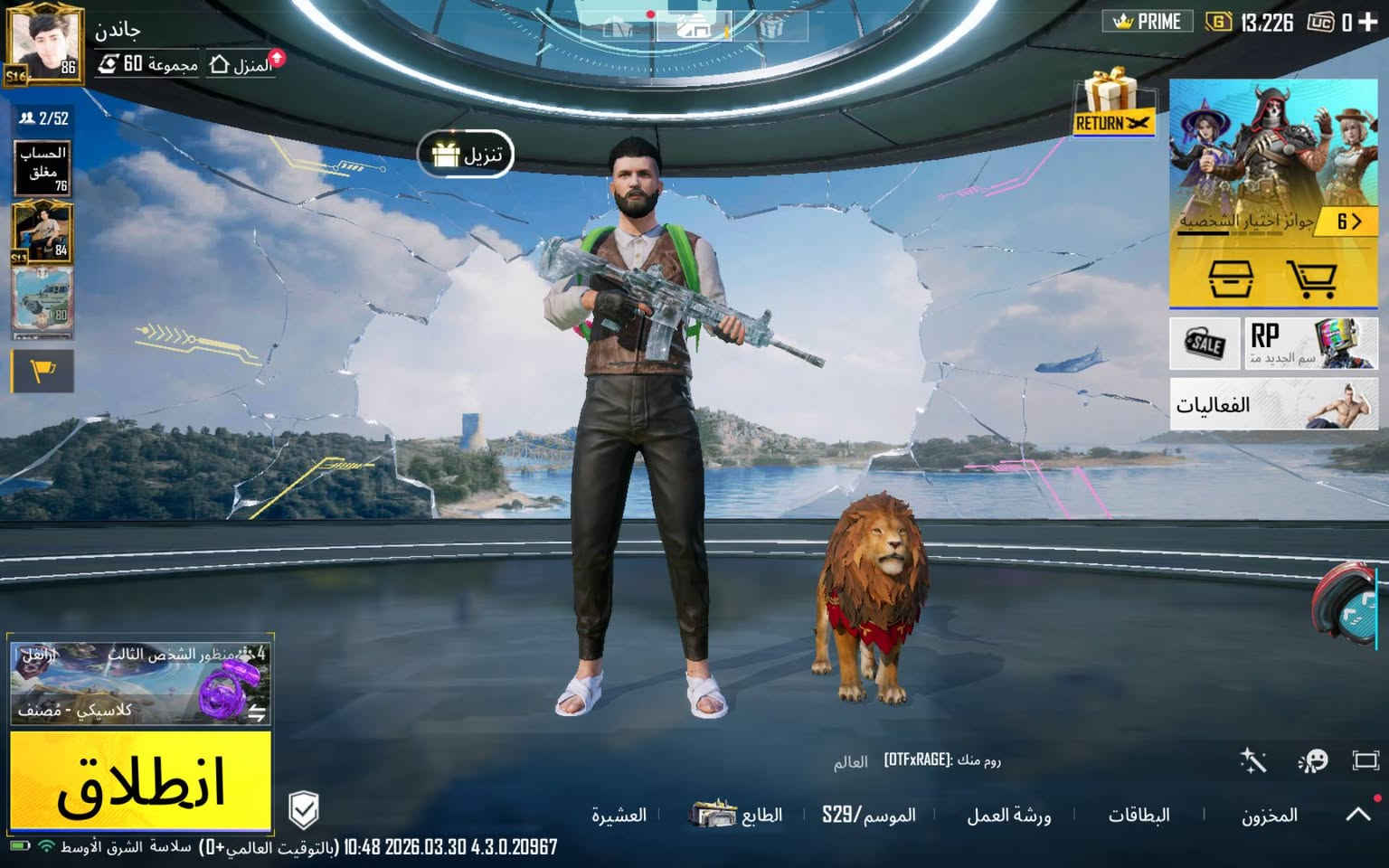Switch weapon display using the swap arrows toggle
This screenshot has width=1389, height=868.
point(256,712)
